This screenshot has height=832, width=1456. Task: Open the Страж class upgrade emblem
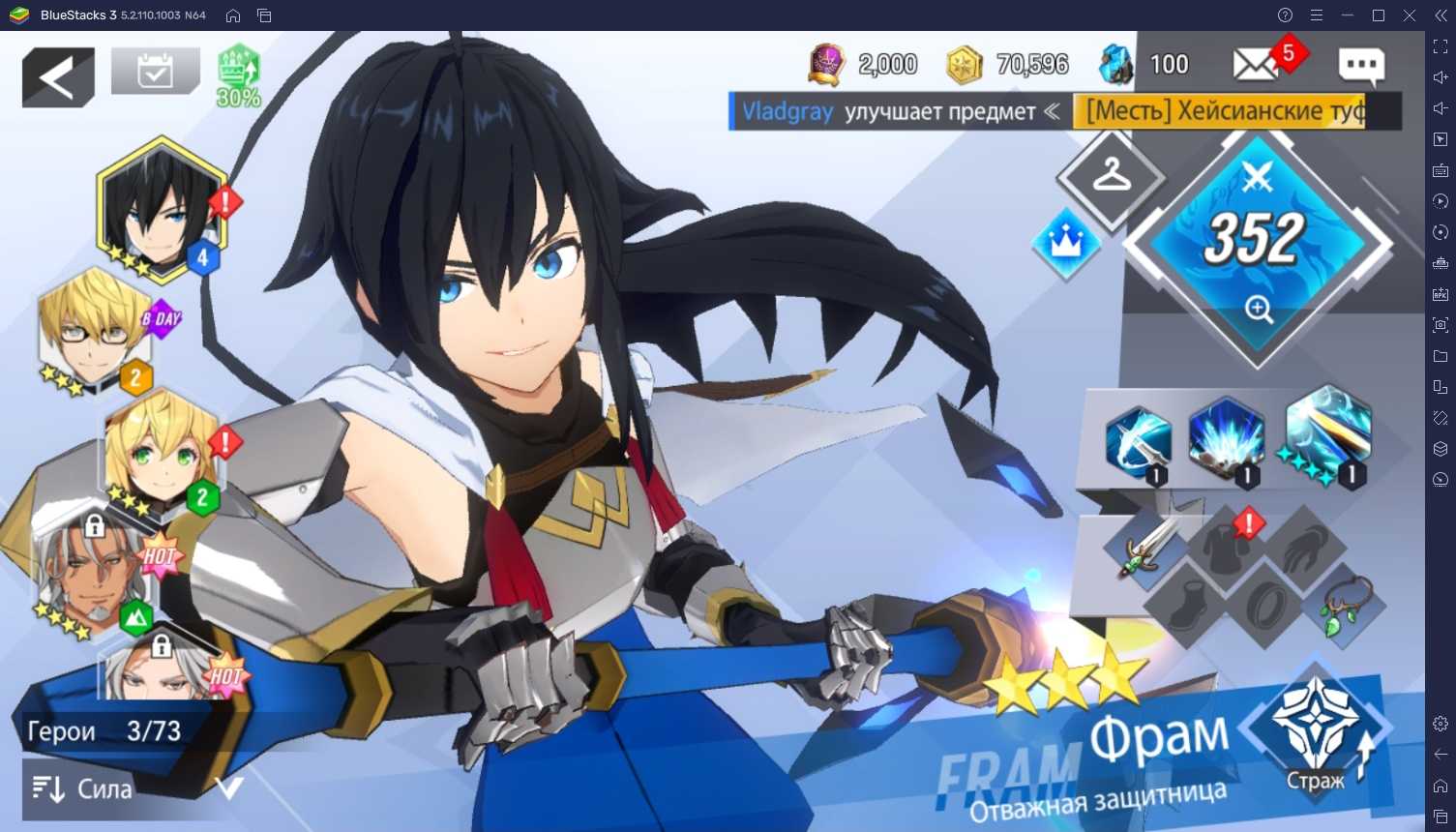1316,727
